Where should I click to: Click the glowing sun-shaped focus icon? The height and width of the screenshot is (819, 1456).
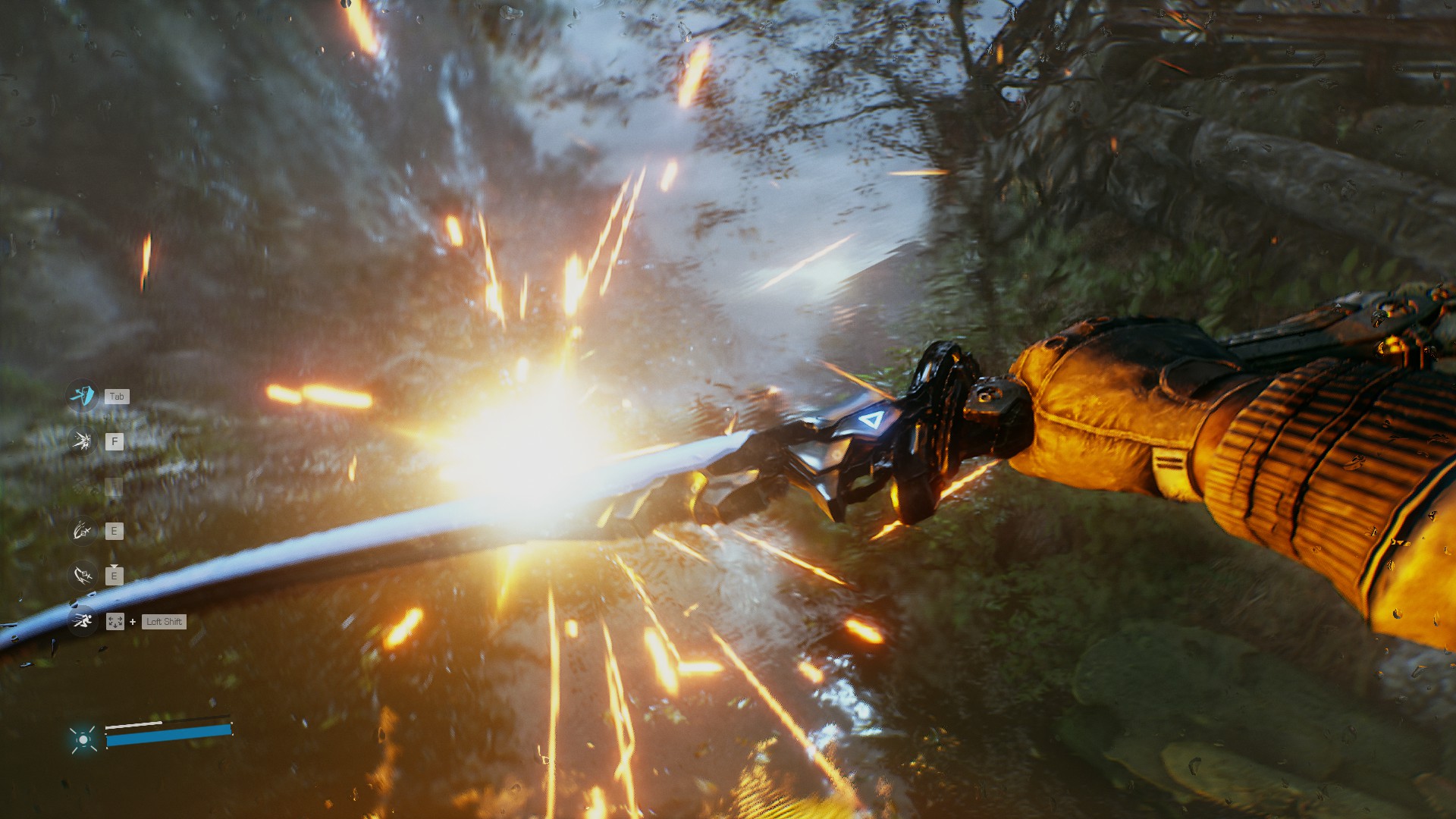point(83,739)
